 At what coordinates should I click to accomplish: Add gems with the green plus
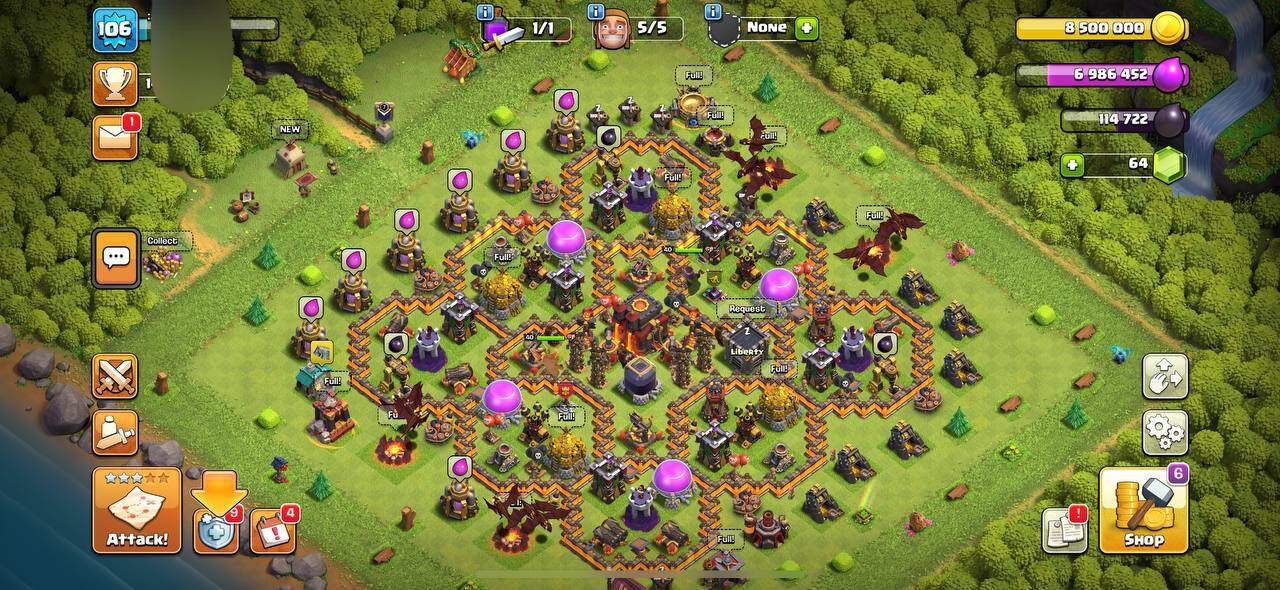point(1072,164)
